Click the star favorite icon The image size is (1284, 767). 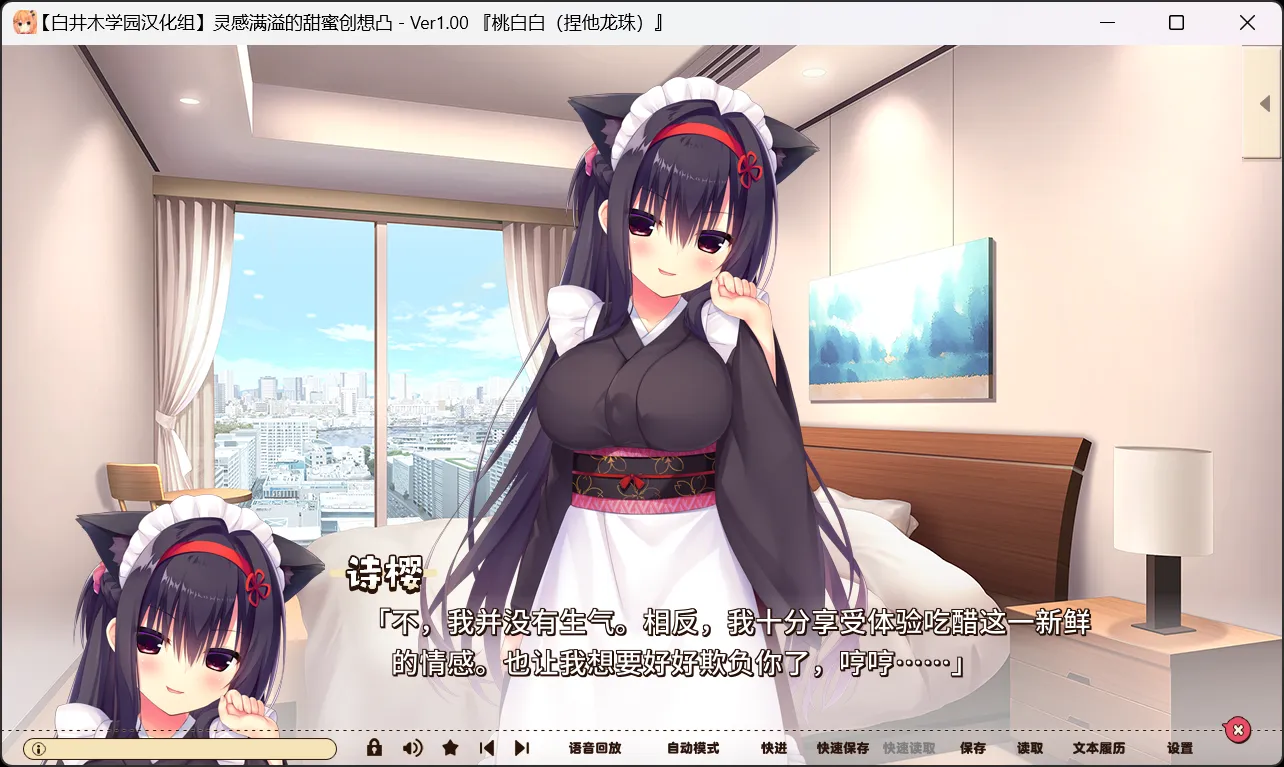pyautogui.click(x=449, y=747)
